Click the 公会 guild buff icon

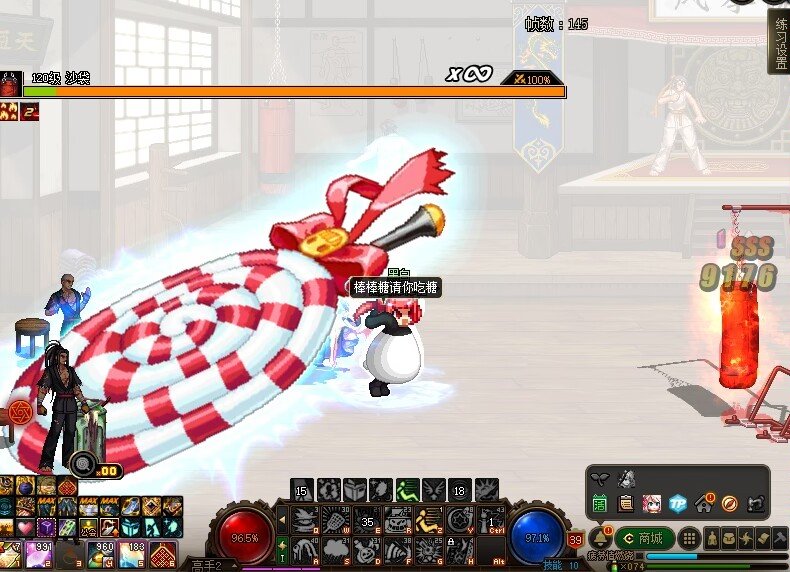[x=88, y=527]
